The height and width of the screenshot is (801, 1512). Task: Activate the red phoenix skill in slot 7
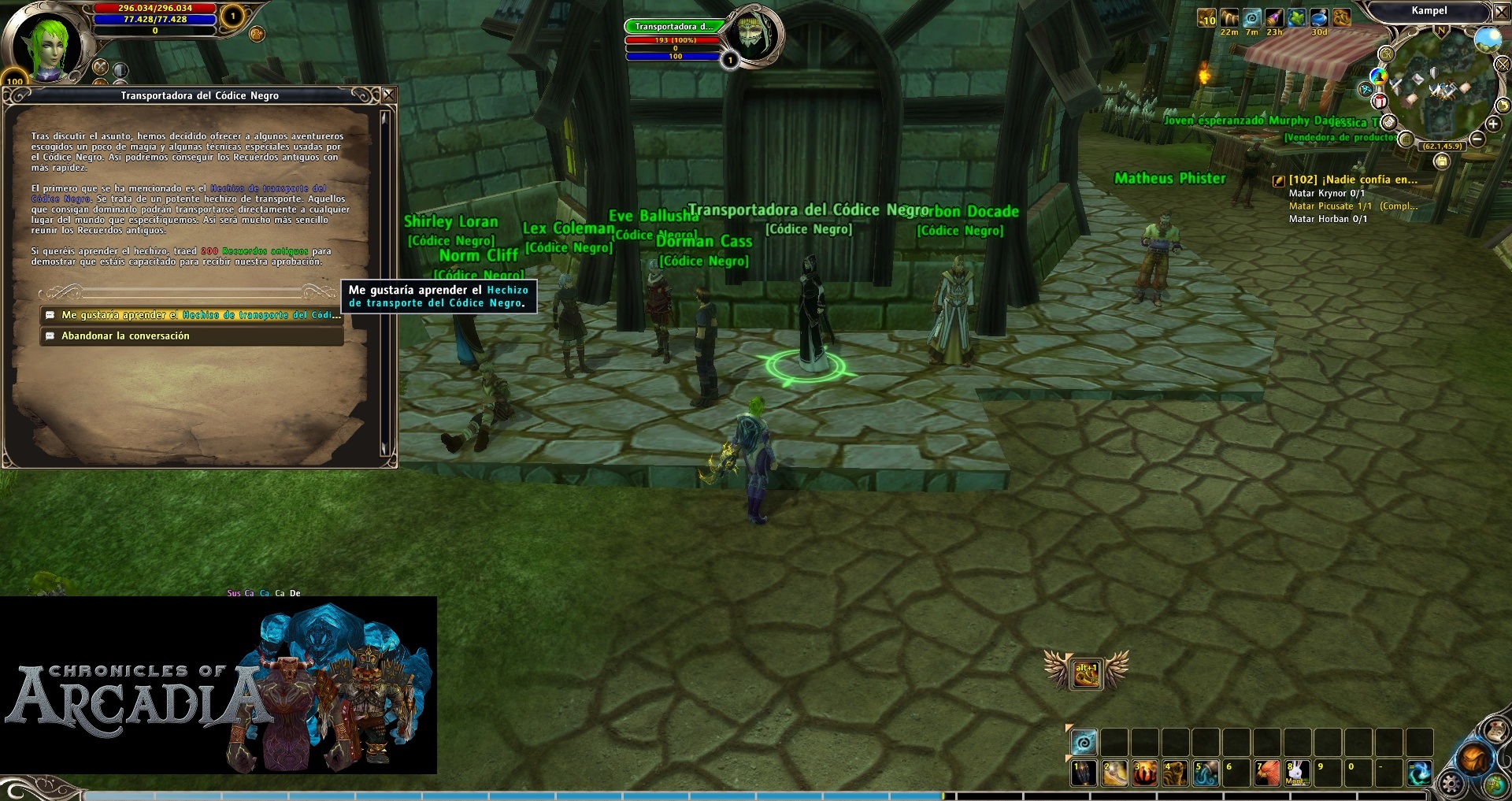1266,773
